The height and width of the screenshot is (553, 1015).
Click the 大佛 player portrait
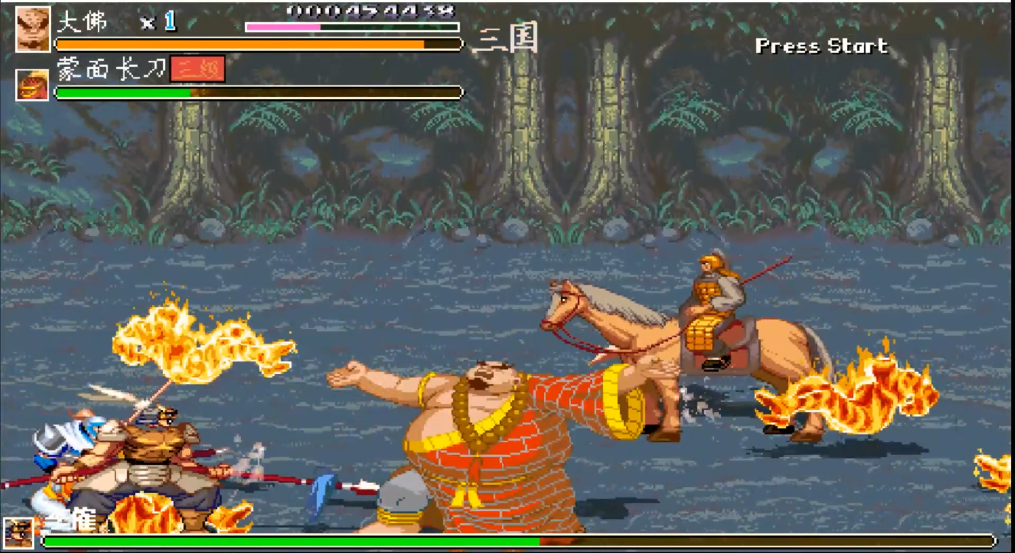pos(32,28)
